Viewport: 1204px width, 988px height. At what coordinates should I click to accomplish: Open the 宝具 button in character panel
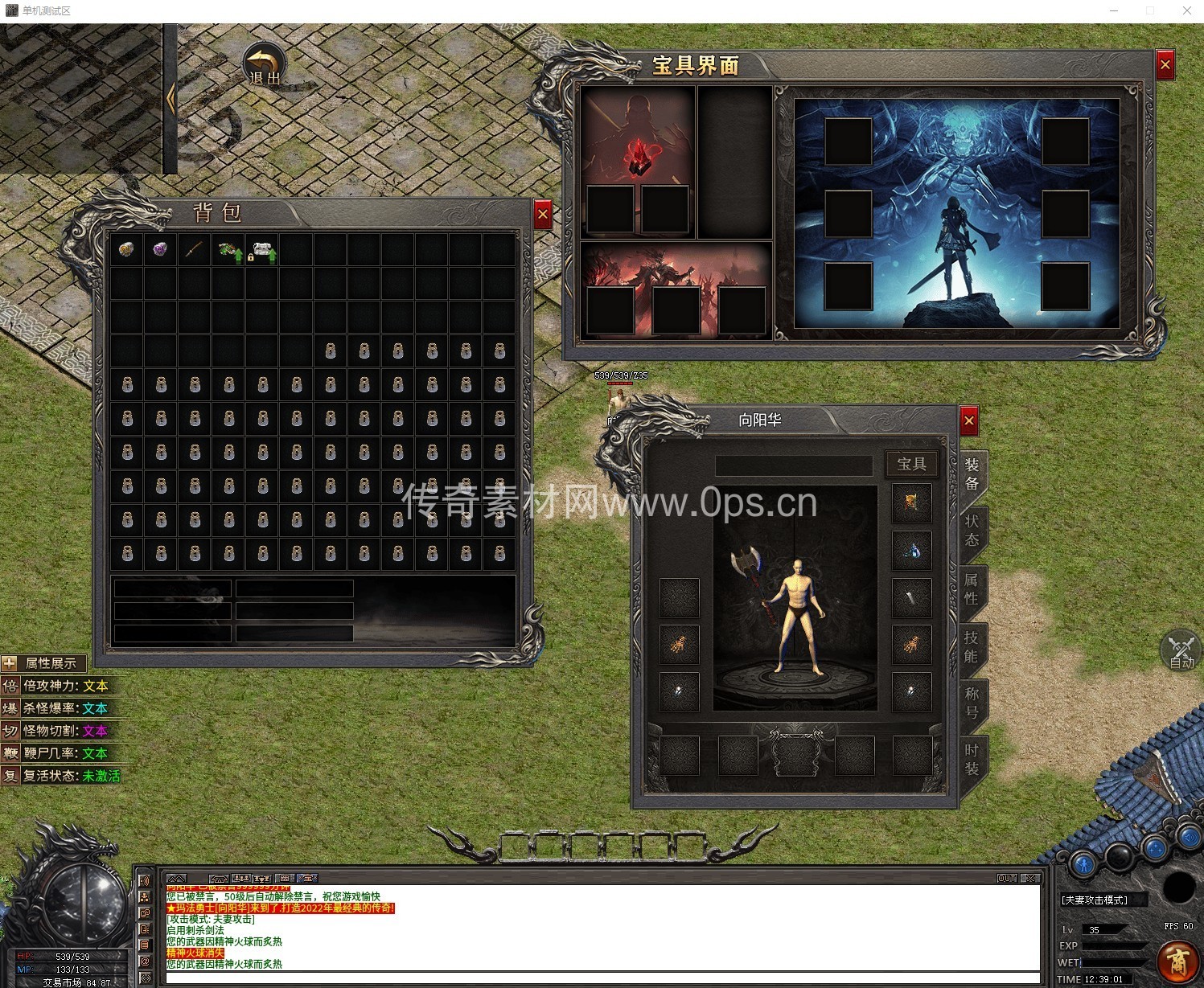coord(911,464)
